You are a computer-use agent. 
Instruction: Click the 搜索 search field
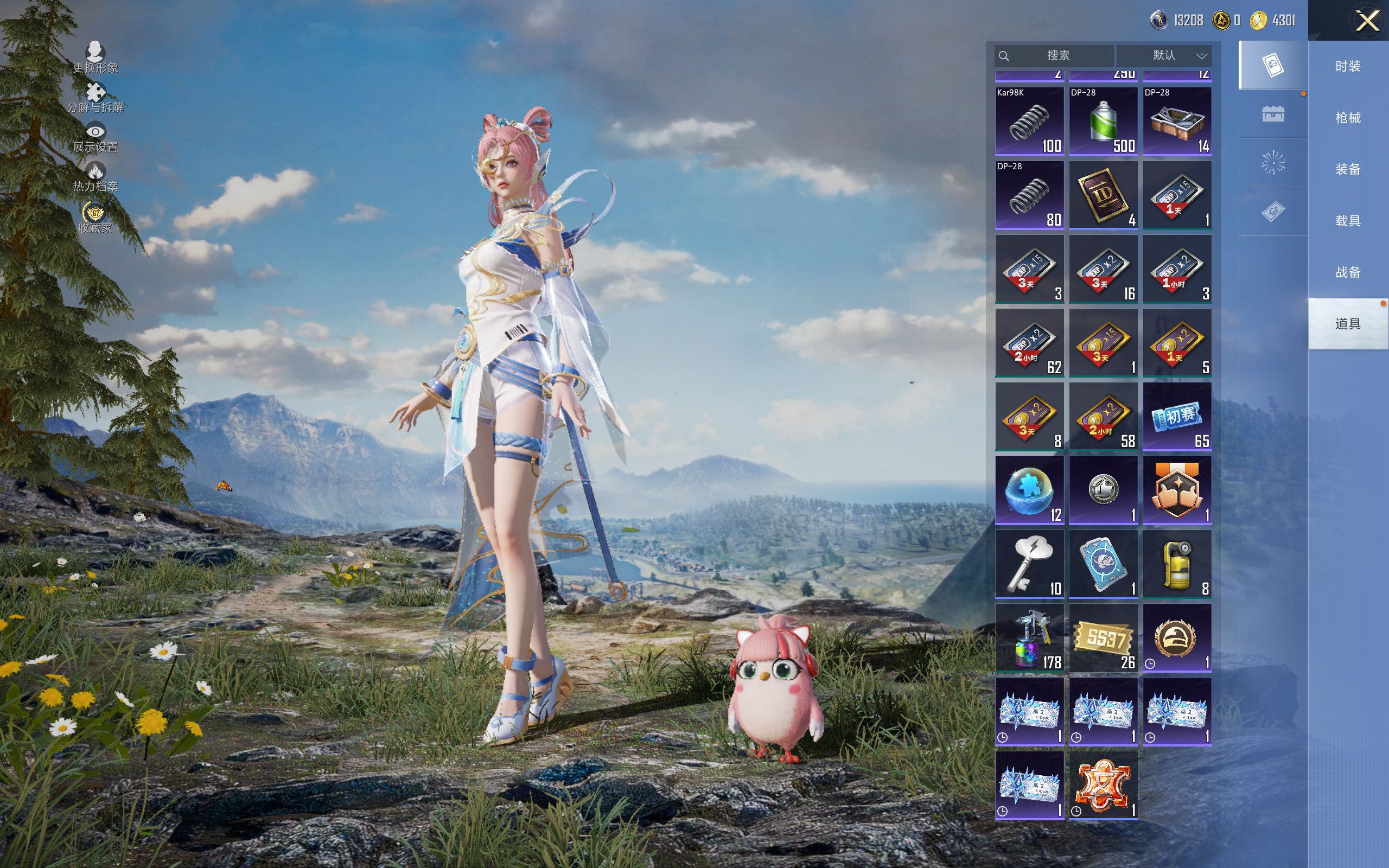pyautogui.click(x=1057, y=56)
